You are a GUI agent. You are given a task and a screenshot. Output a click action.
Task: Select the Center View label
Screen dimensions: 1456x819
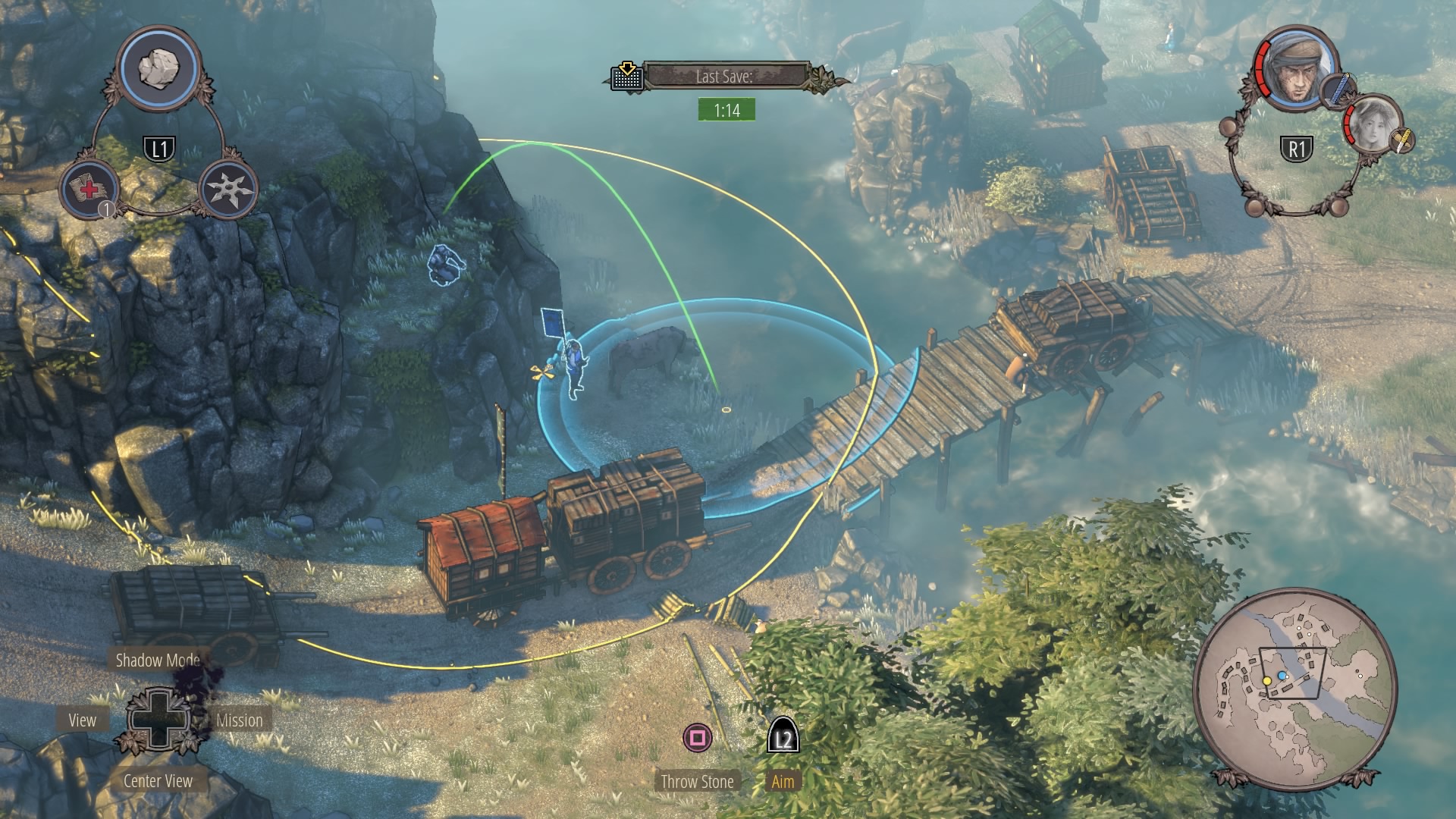(158, 781)
